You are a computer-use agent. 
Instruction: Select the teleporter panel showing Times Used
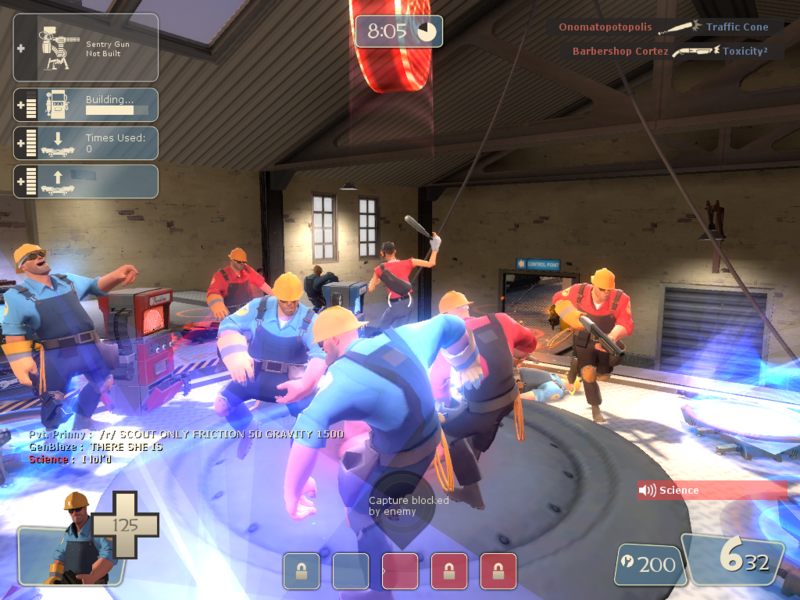coord(85,143)
